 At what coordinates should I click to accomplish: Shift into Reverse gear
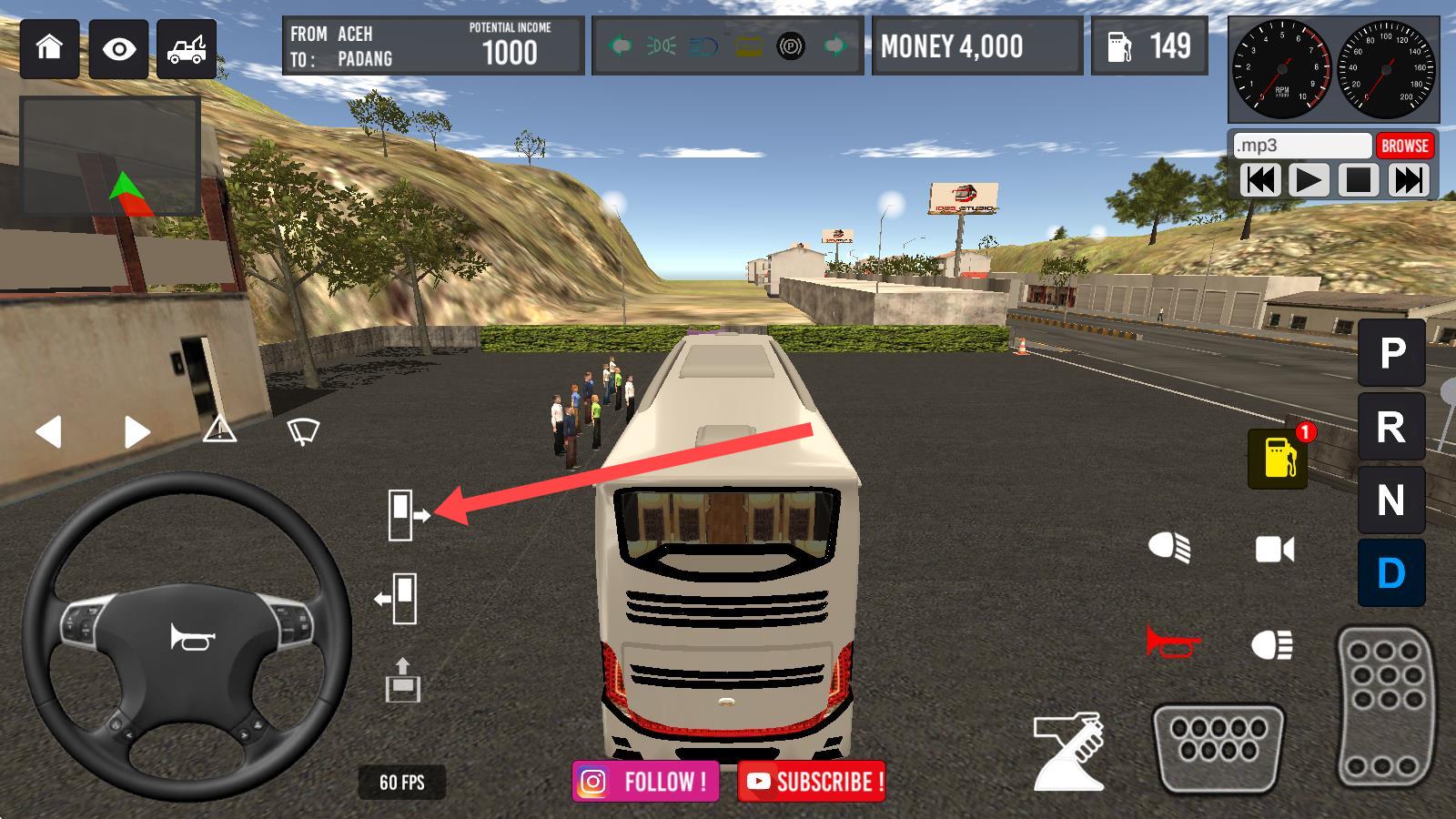click(x=1391, y=427)
